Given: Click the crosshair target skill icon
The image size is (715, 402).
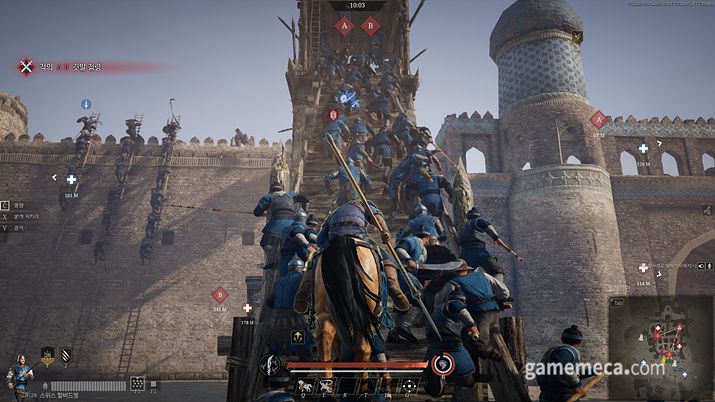Looking at the screenshot, I should [410, 384].
